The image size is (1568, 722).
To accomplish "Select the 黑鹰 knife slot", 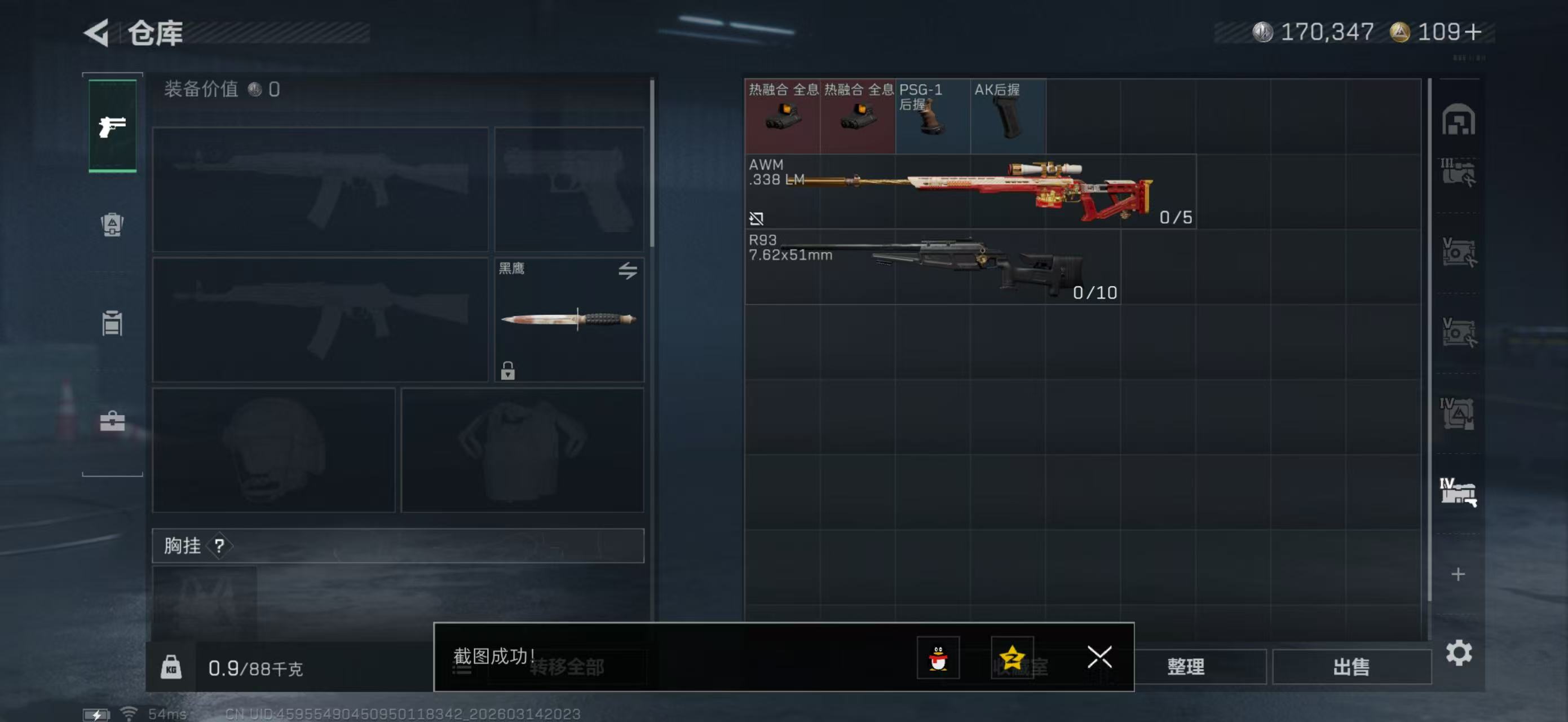I will coord(568,319).
